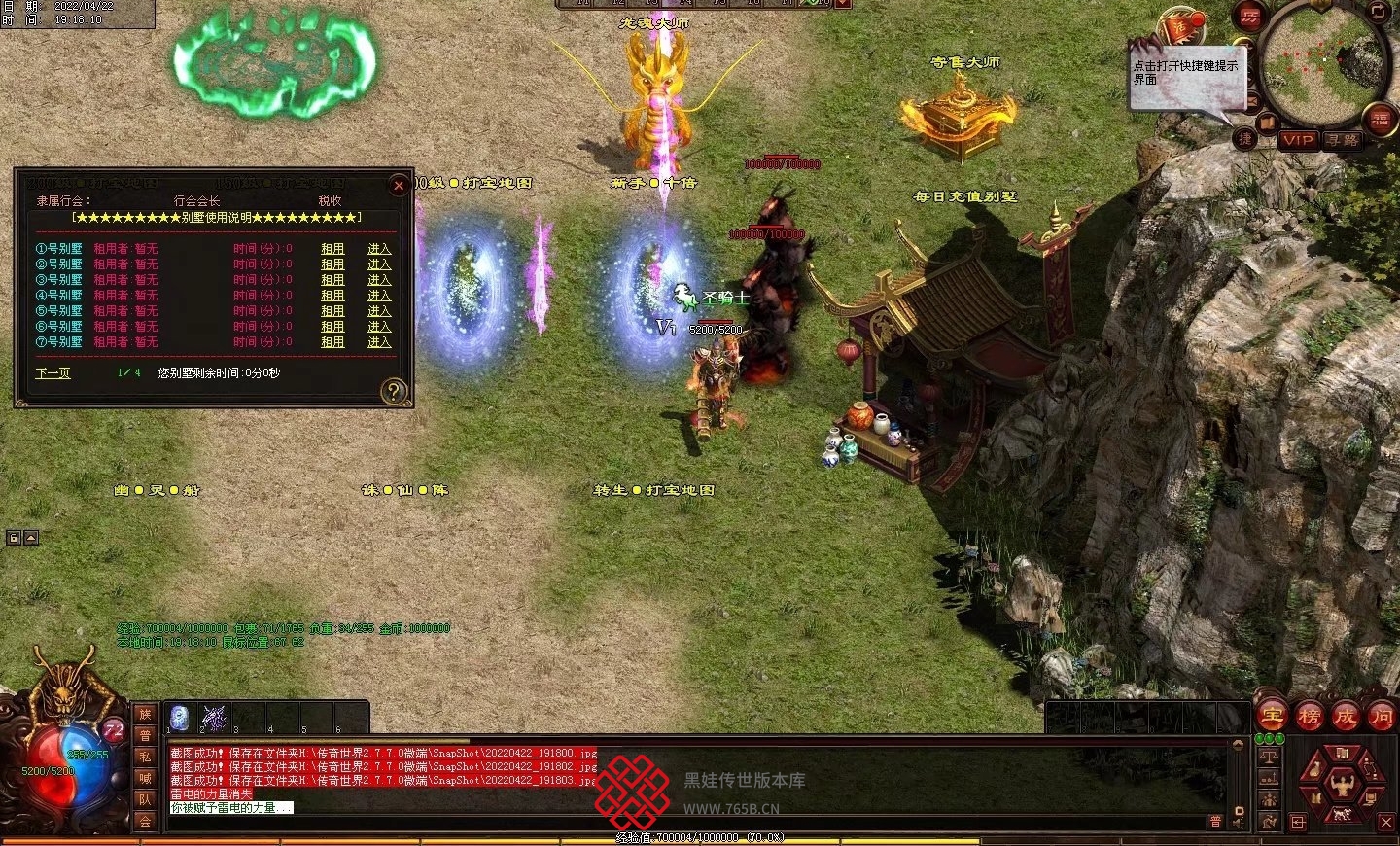
Task: Rent villa number ① (租用)
Action: tap(332, 249)
